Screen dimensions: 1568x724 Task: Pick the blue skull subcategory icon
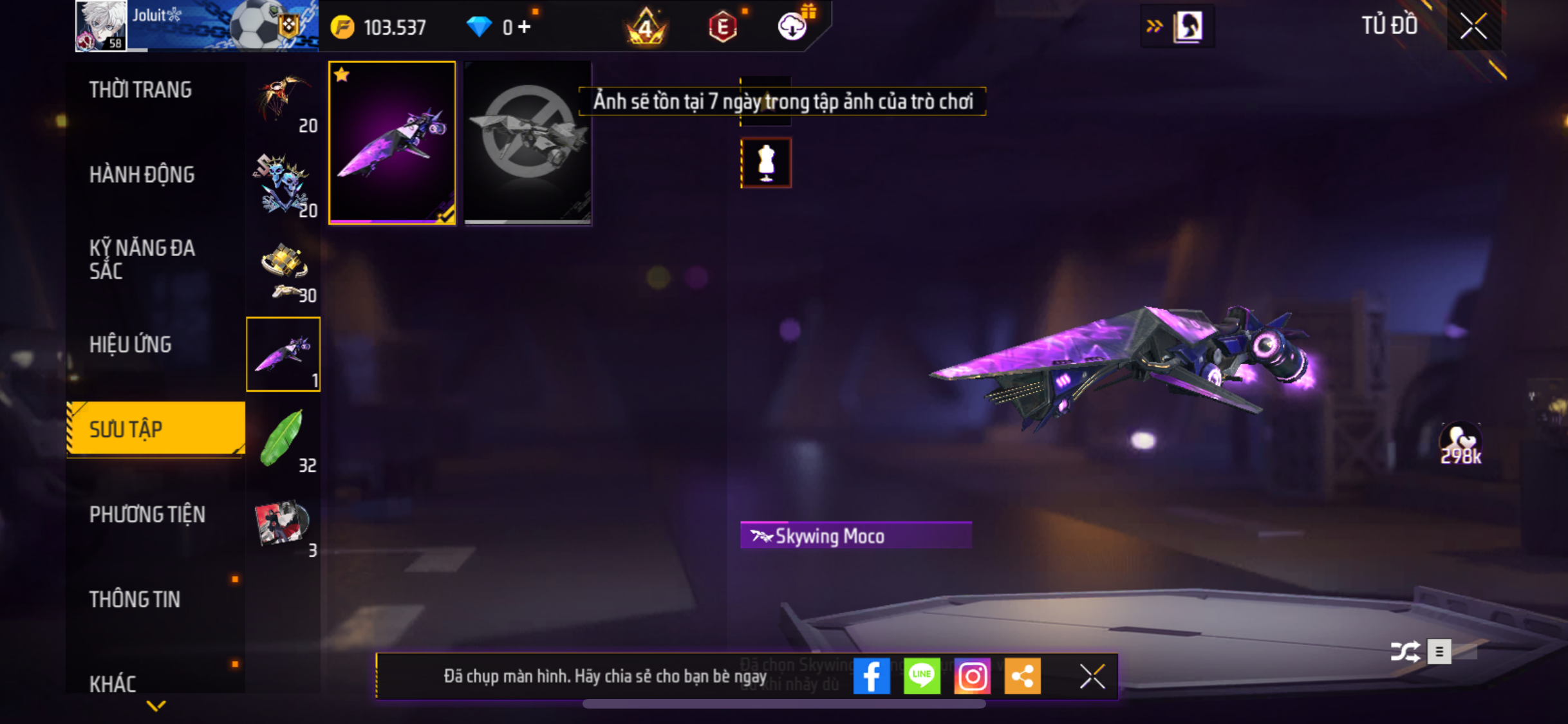click(283, 185)
